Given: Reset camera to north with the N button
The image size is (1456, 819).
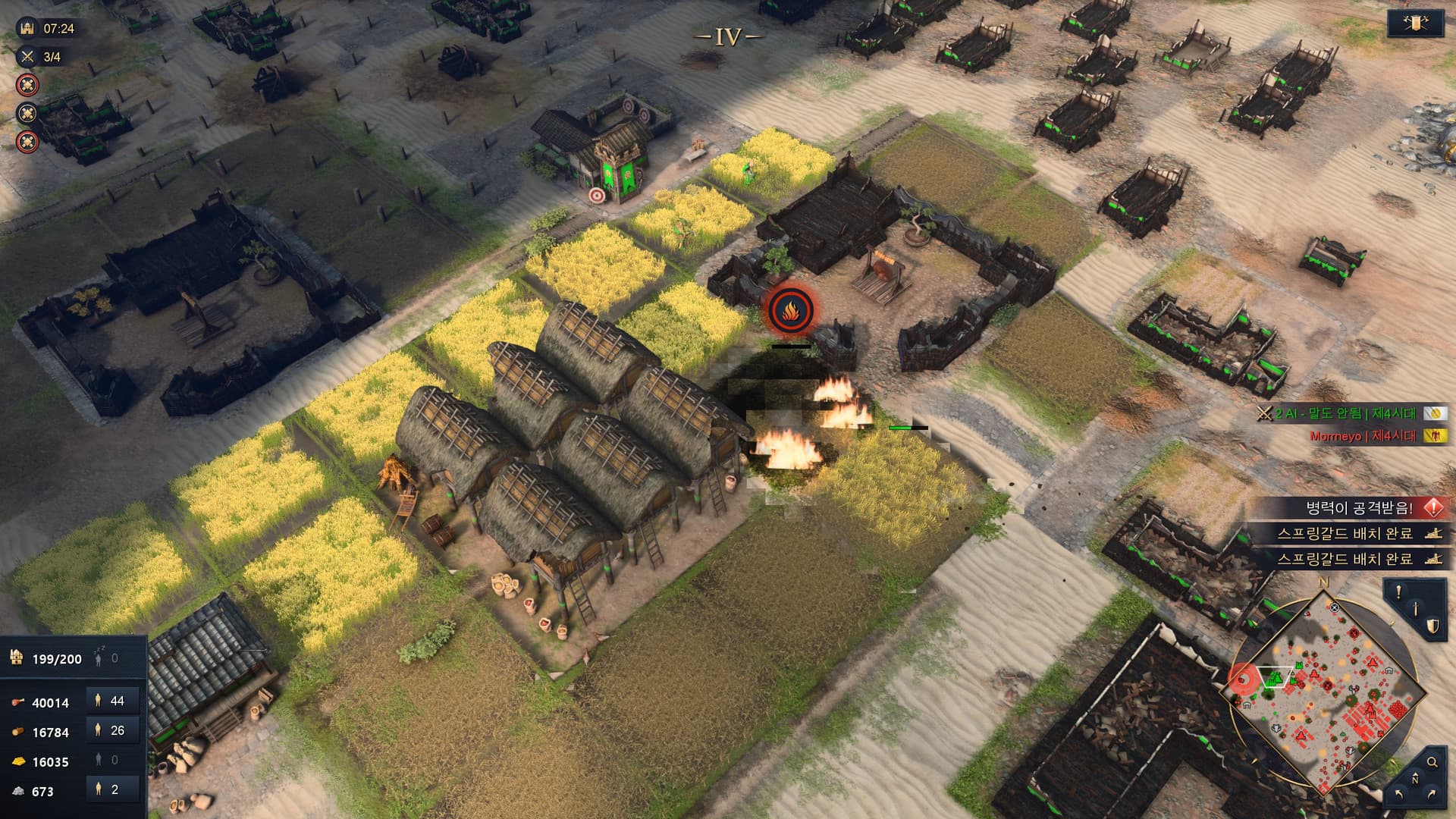Looking at the screenshot, I should (1415, 780).
